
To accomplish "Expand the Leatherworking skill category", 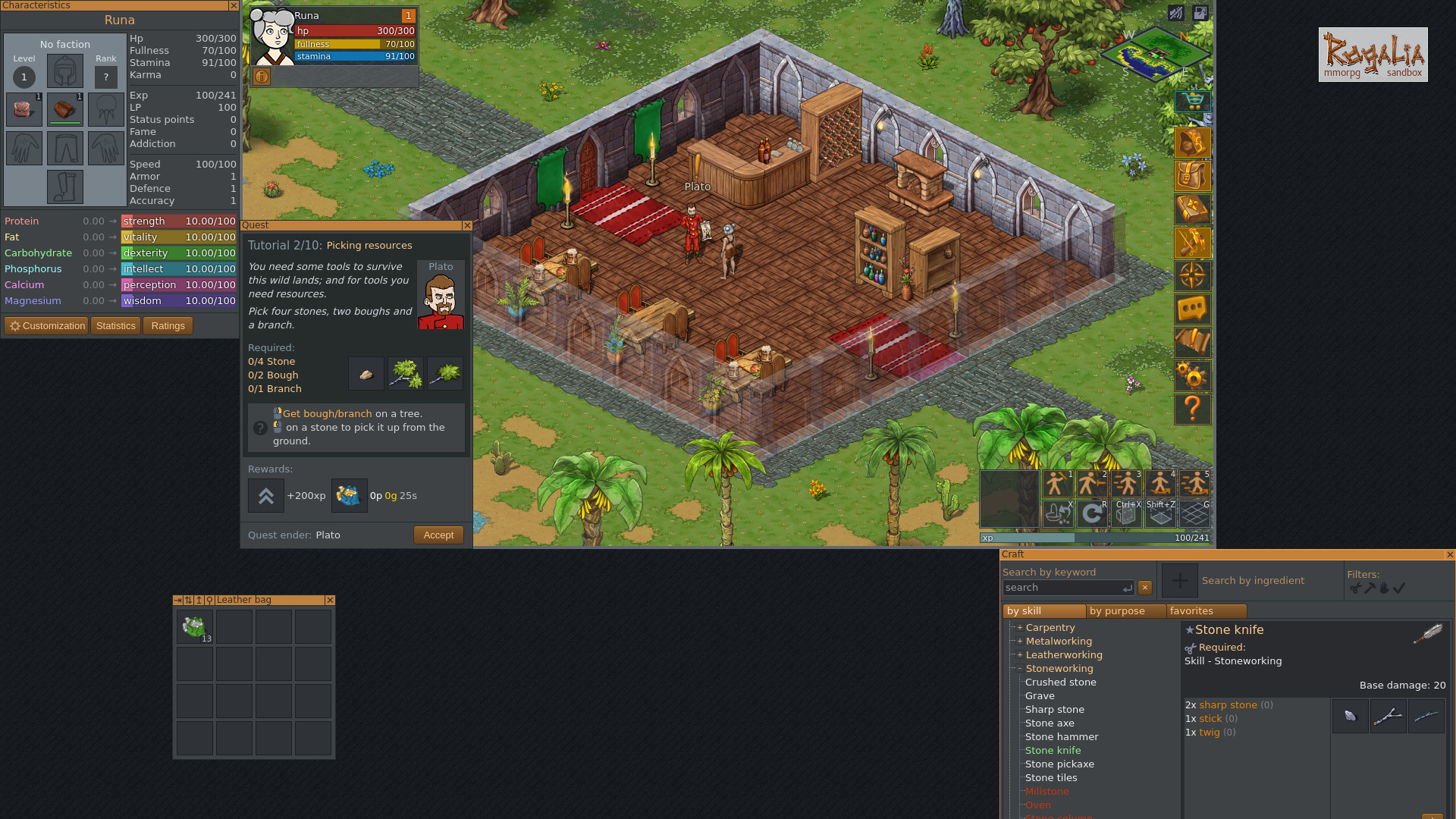I will [x=1020, y=655].
